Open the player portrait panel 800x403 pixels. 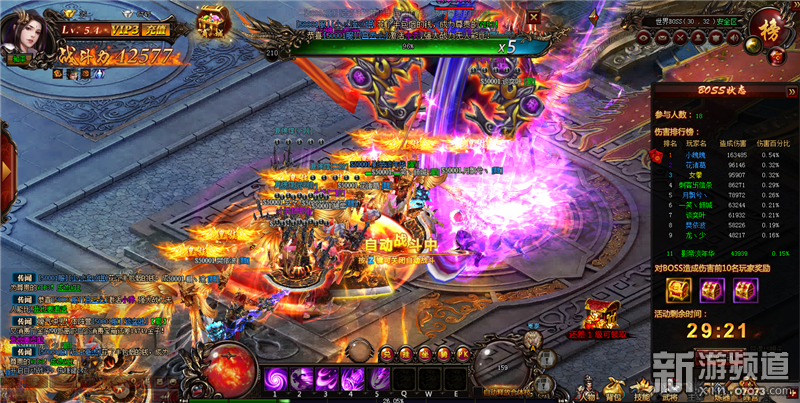tap(27, 34)
